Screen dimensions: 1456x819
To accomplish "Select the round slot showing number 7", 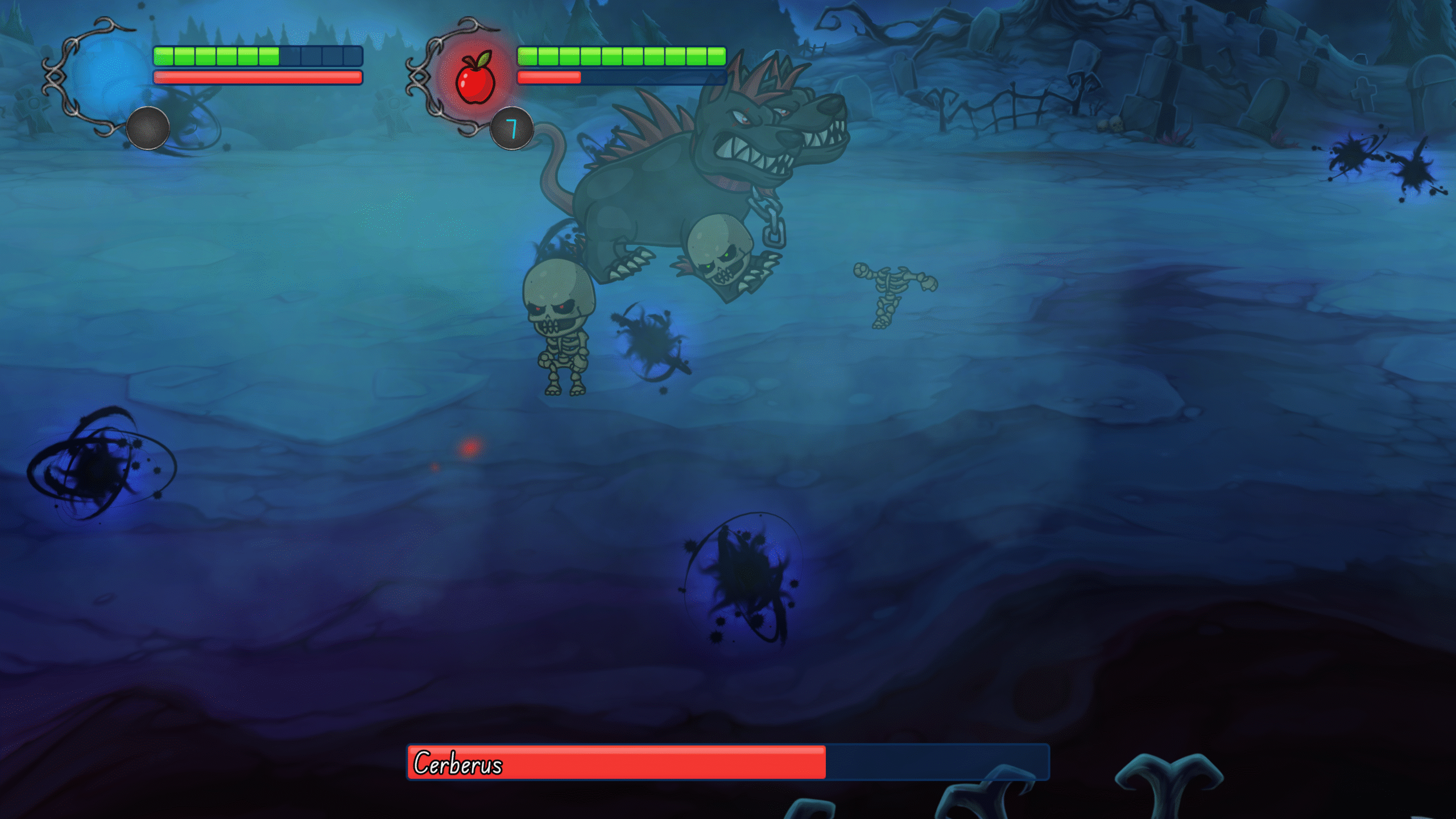I will [512, 129].
